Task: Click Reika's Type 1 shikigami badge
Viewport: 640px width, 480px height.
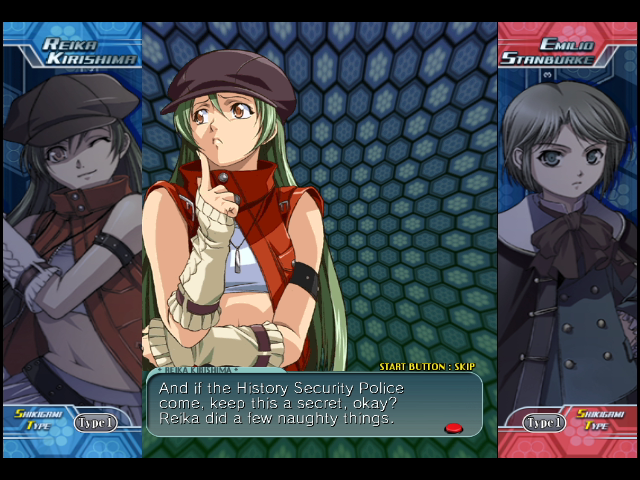Action: click(x=95, y=422)
